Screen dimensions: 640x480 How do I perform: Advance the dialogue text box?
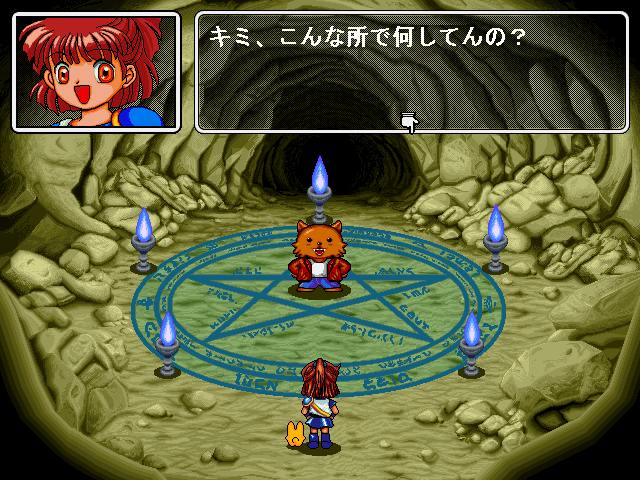[x=410, y=72]
